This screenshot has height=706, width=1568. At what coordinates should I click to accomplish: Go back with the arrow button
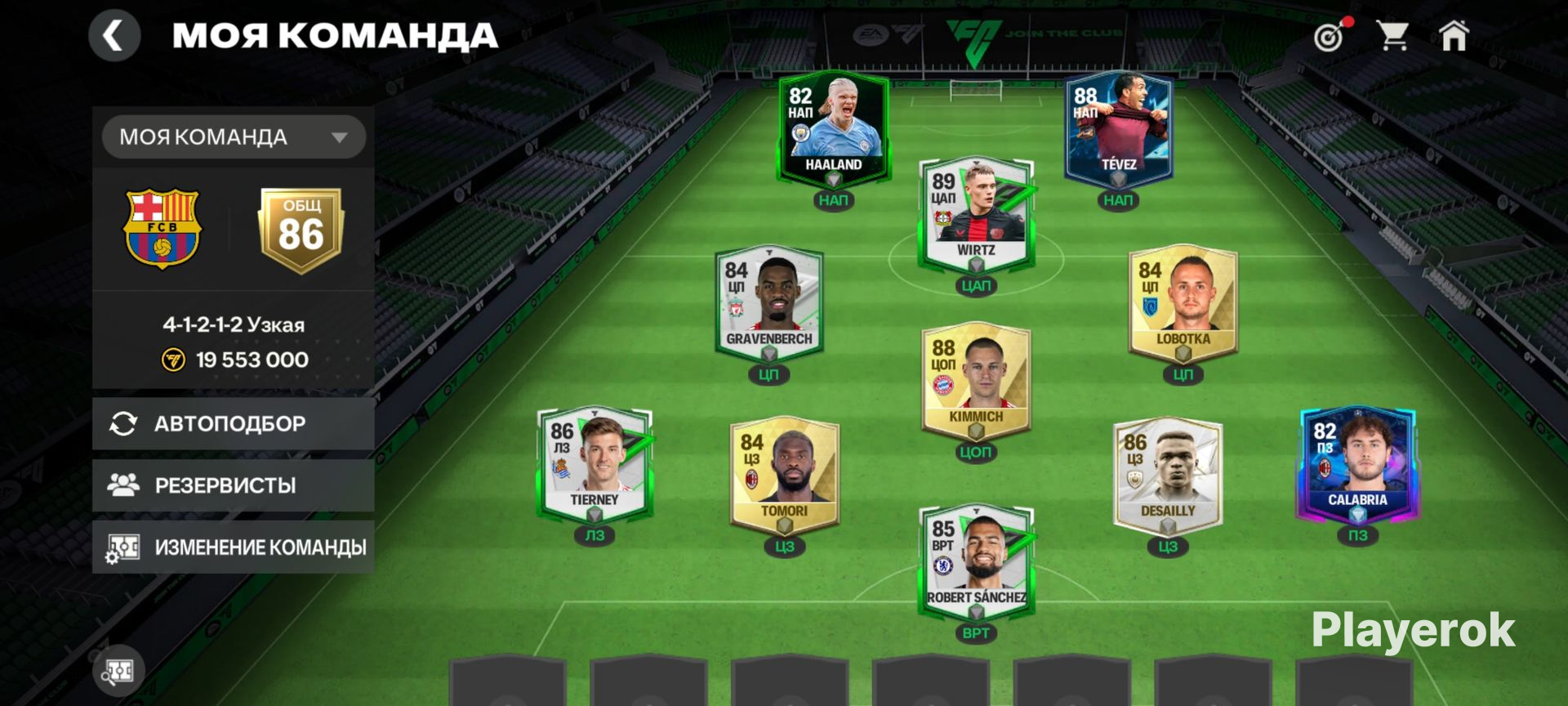pyautogui.click(x=114, y=36)
